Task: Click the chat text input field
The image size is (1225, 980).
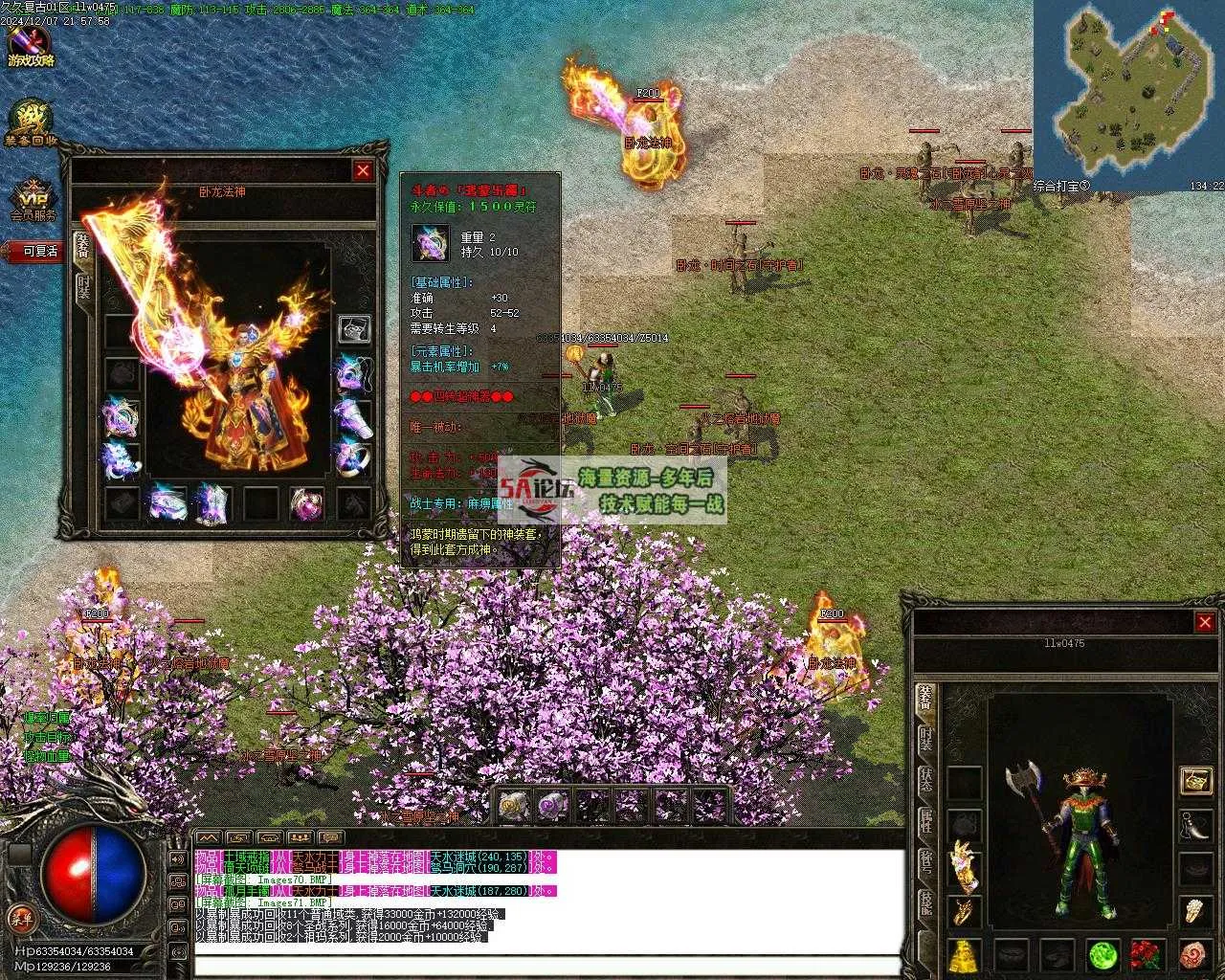Action: click(546, 964)
